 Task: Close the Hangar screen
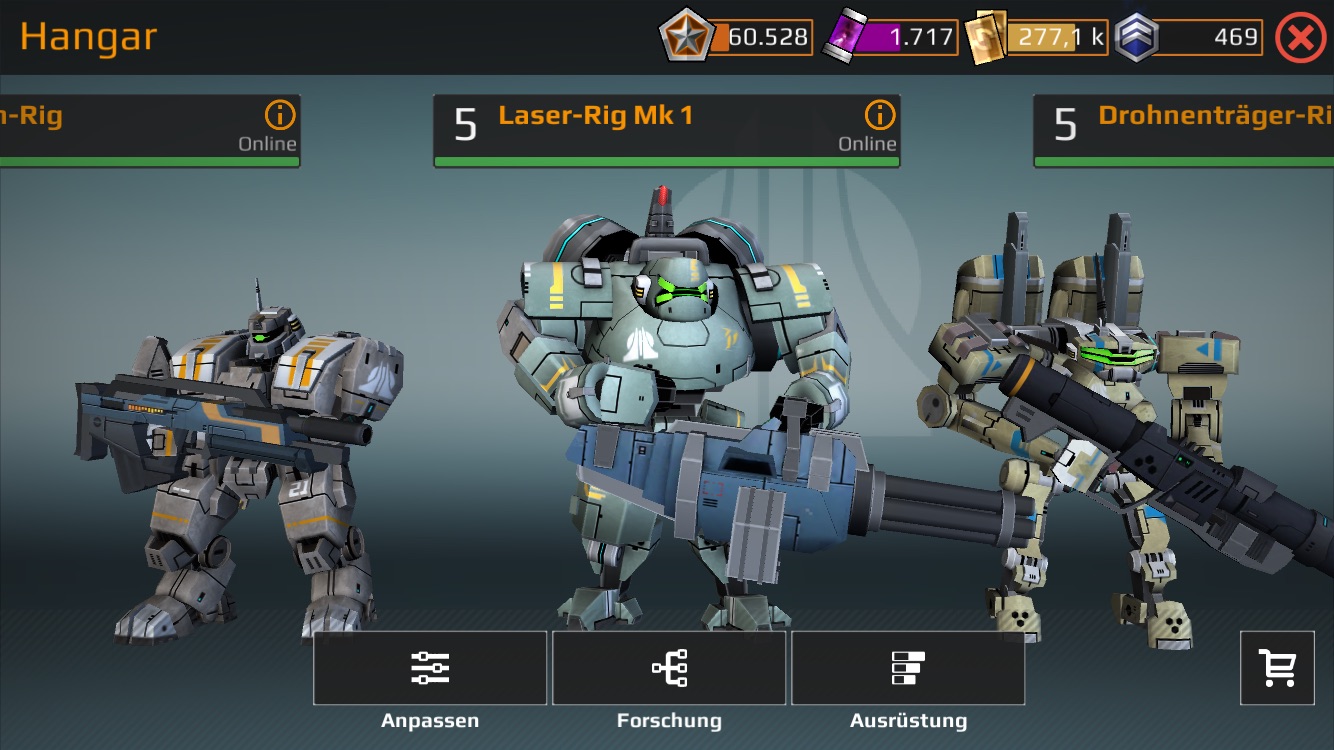[1300, 38]
